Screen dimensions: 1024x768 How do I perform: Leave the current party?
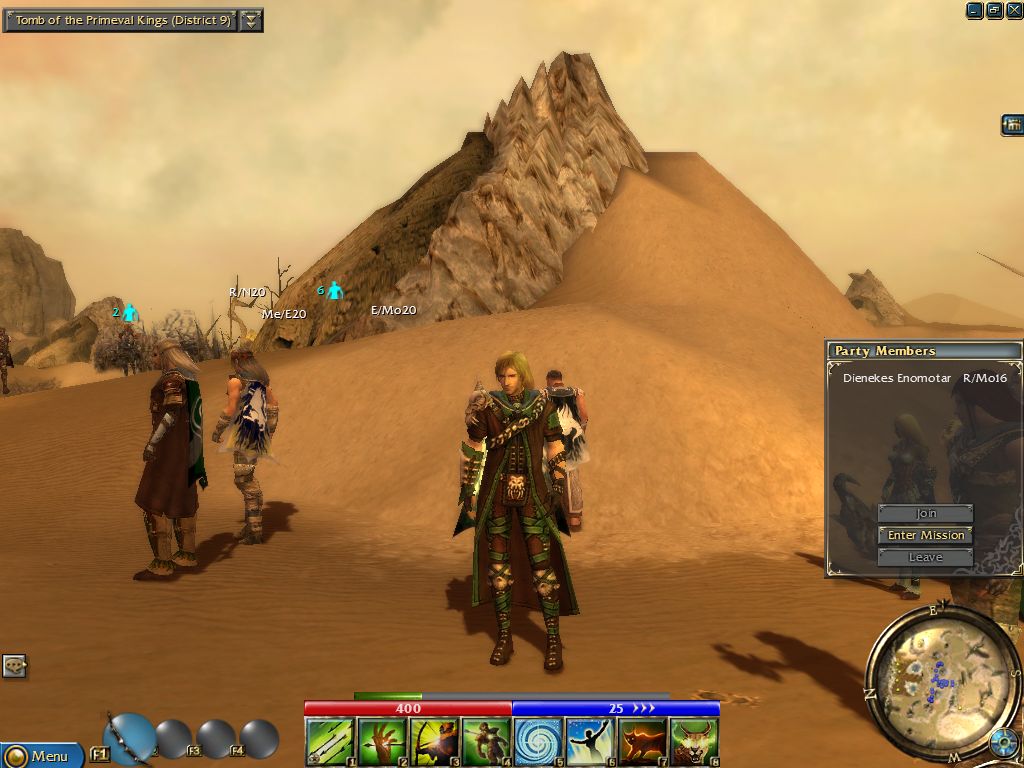click(925, 557)
